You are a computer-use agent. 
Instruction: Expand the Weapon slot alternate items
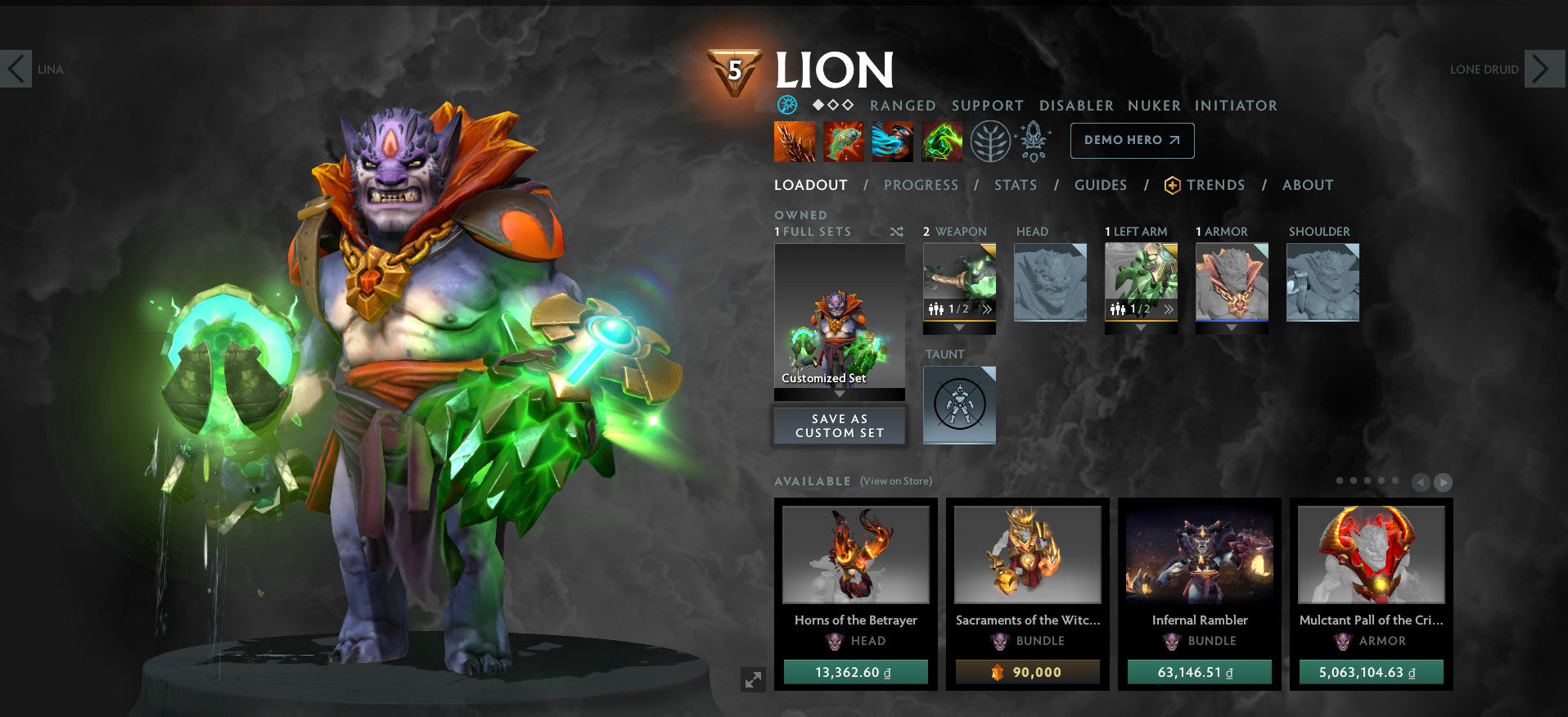coord(988,309)
